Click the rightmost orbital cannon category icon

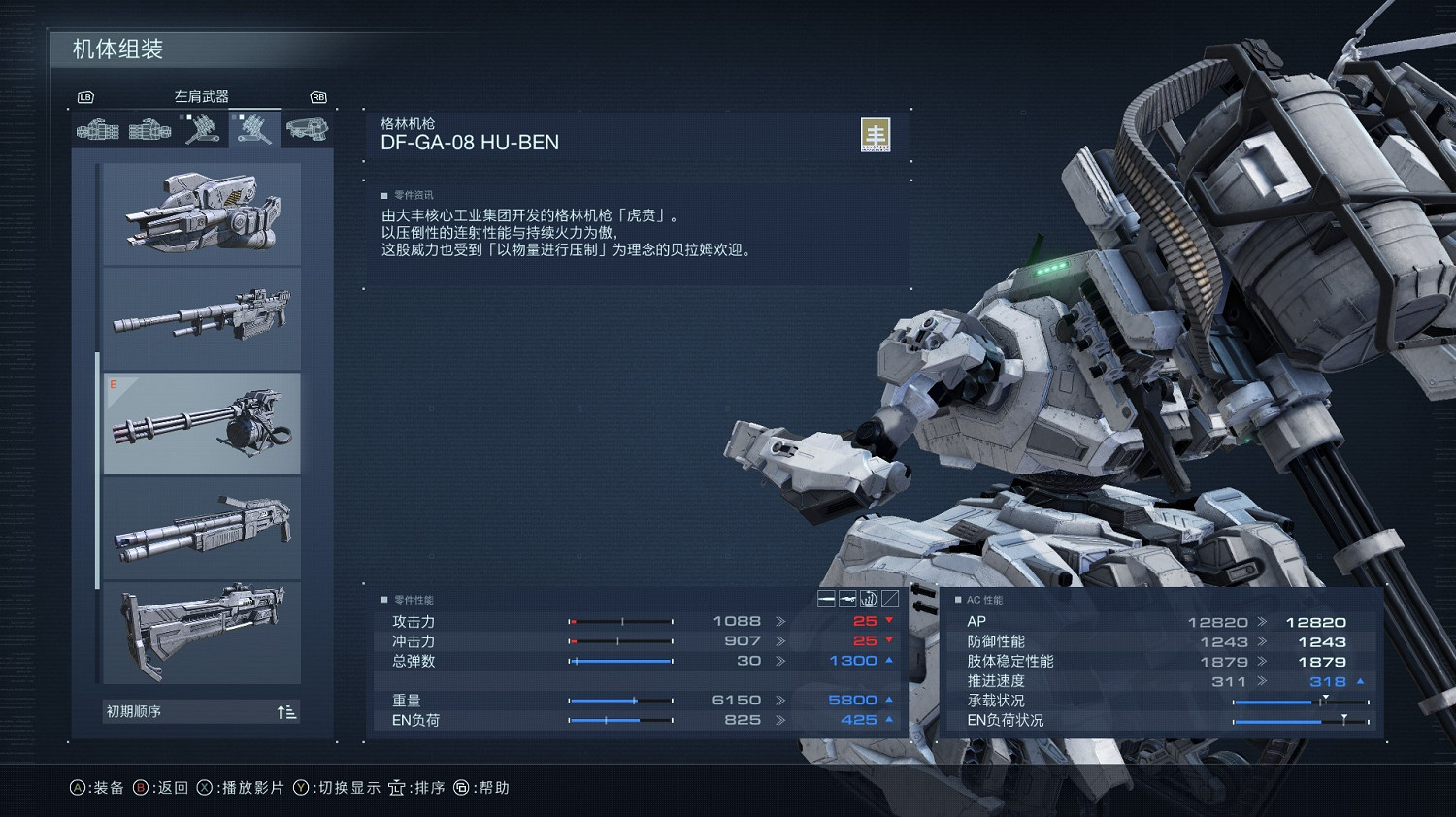pyautogui.click(x=308, y=129)
